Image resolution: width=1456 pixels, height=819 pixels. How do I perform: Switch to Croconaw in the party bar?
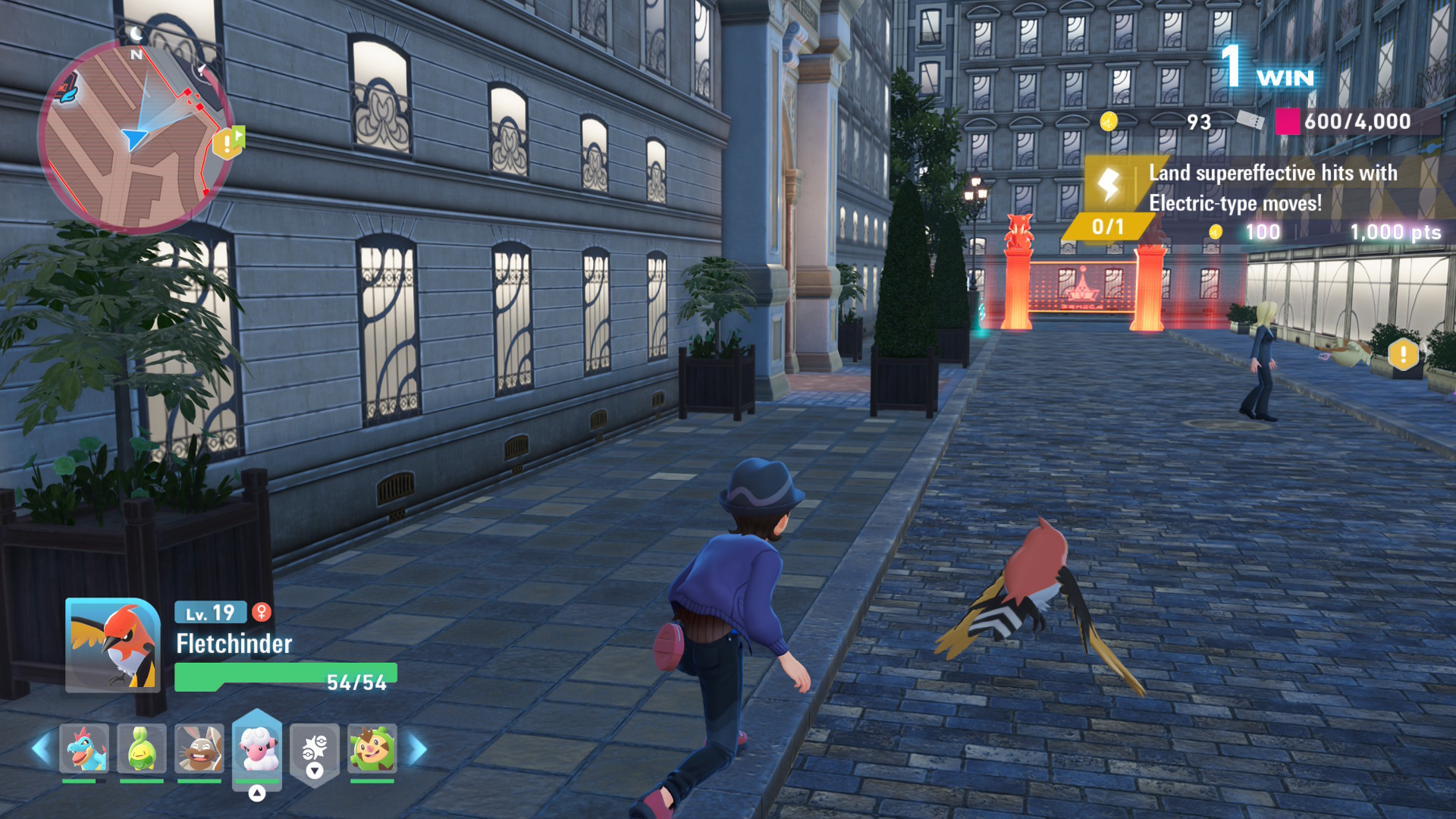tap(84, 748)
